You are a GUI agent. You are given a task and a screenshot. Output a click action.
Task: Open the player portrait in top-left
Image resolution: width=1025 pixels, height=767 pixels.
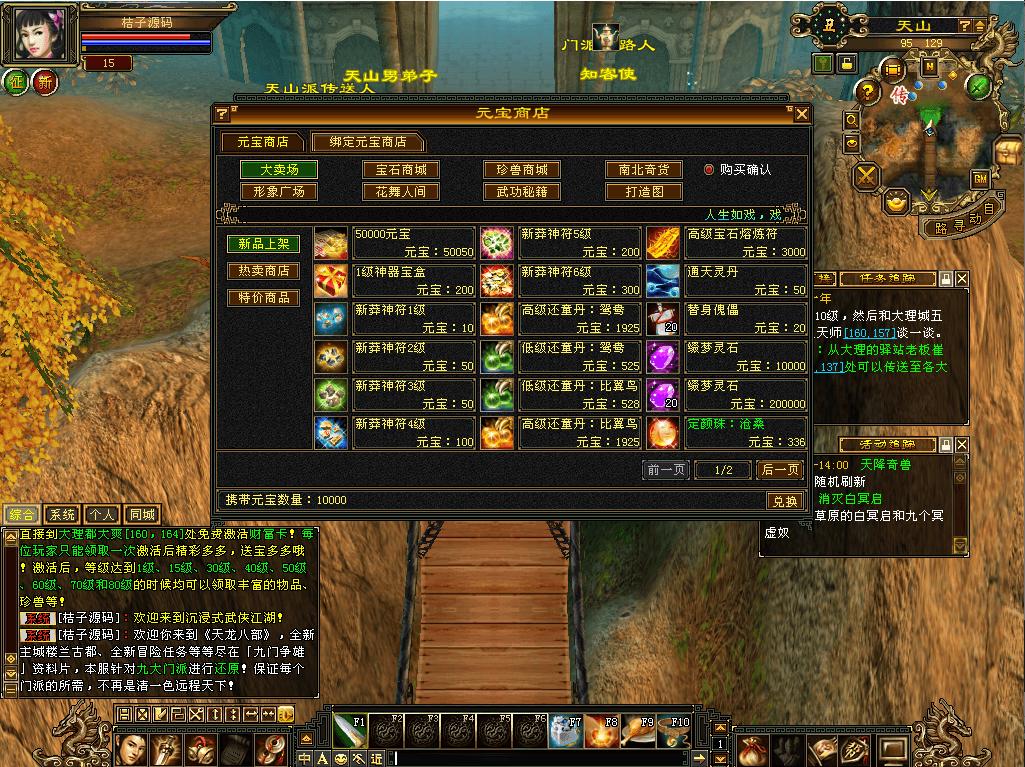(x=39, y=34)
